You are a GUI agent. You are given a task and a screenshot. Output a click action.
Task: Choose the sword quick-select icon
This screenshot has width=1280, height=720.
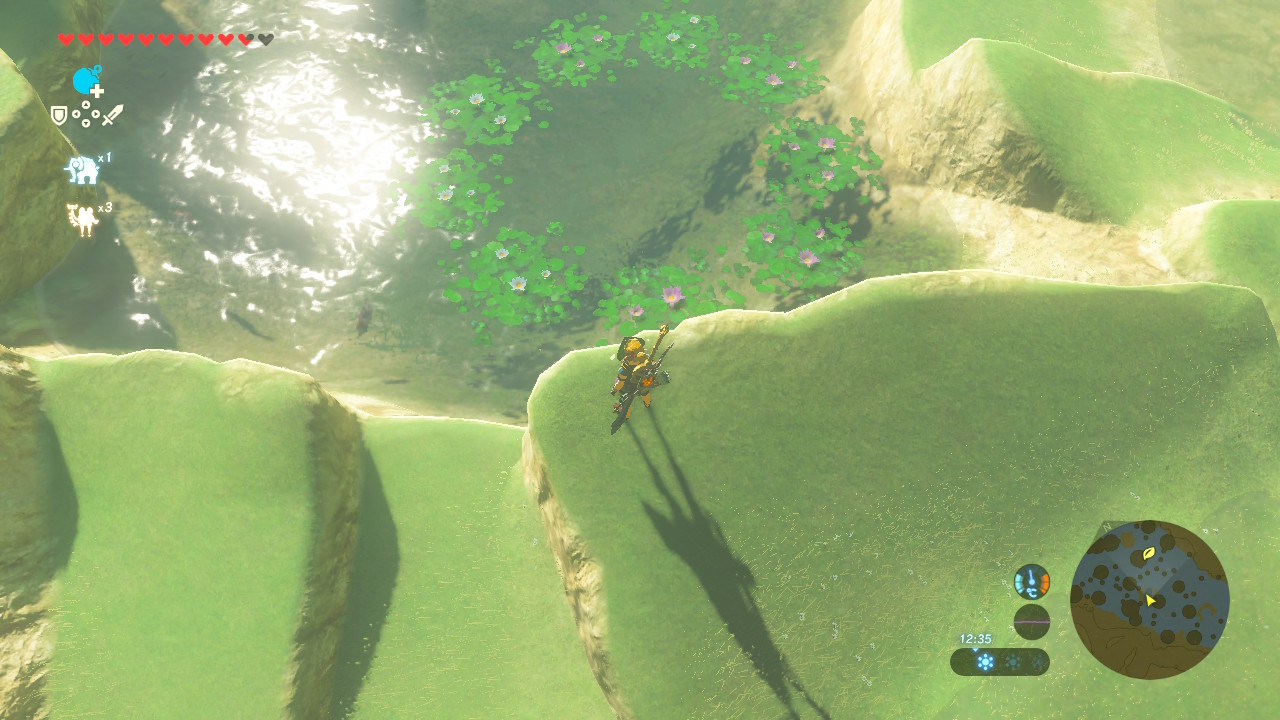click(x=112, y=115)
